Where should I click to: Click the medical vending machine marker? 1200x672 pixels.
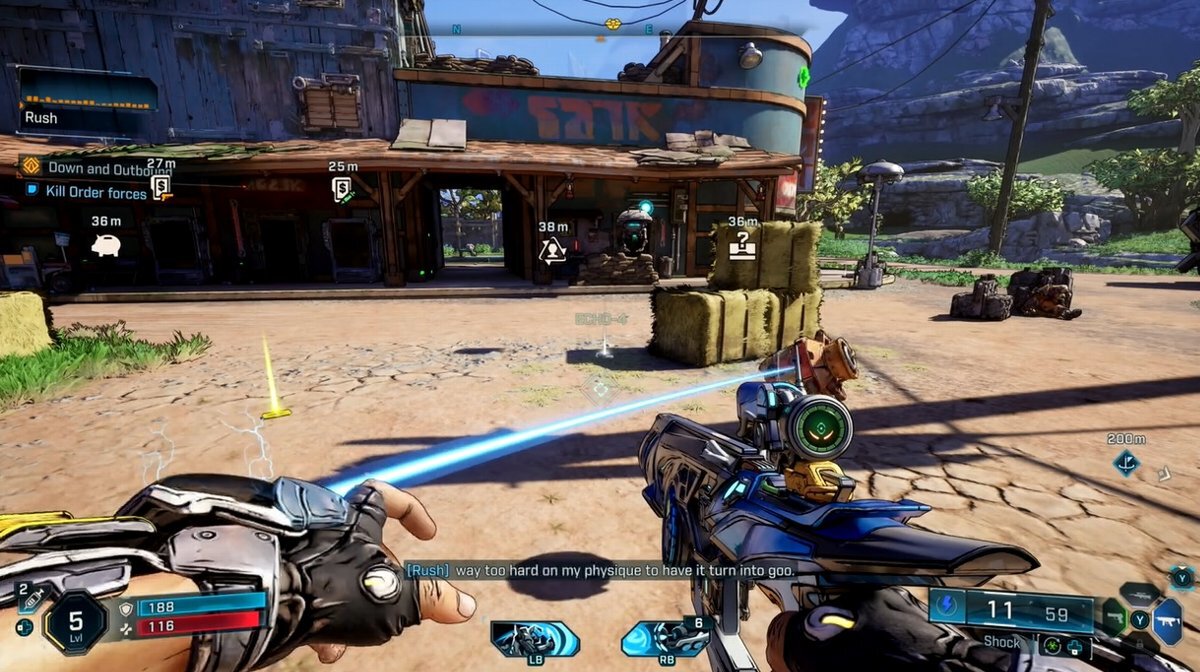click(342, 188)
